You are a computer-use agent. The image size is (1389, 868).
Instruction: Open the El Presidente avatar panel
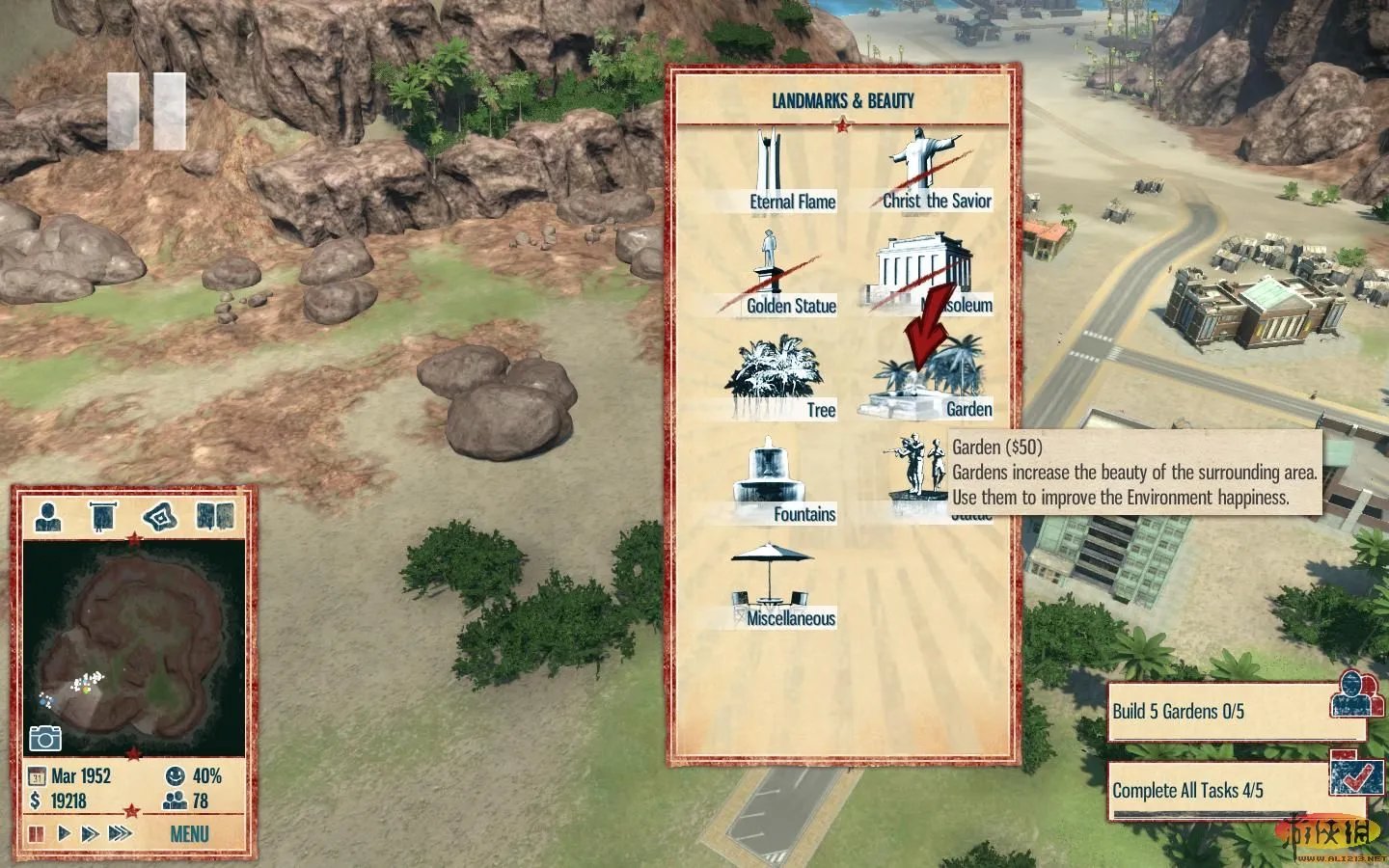pyautogui.click(x=47, y=517)
